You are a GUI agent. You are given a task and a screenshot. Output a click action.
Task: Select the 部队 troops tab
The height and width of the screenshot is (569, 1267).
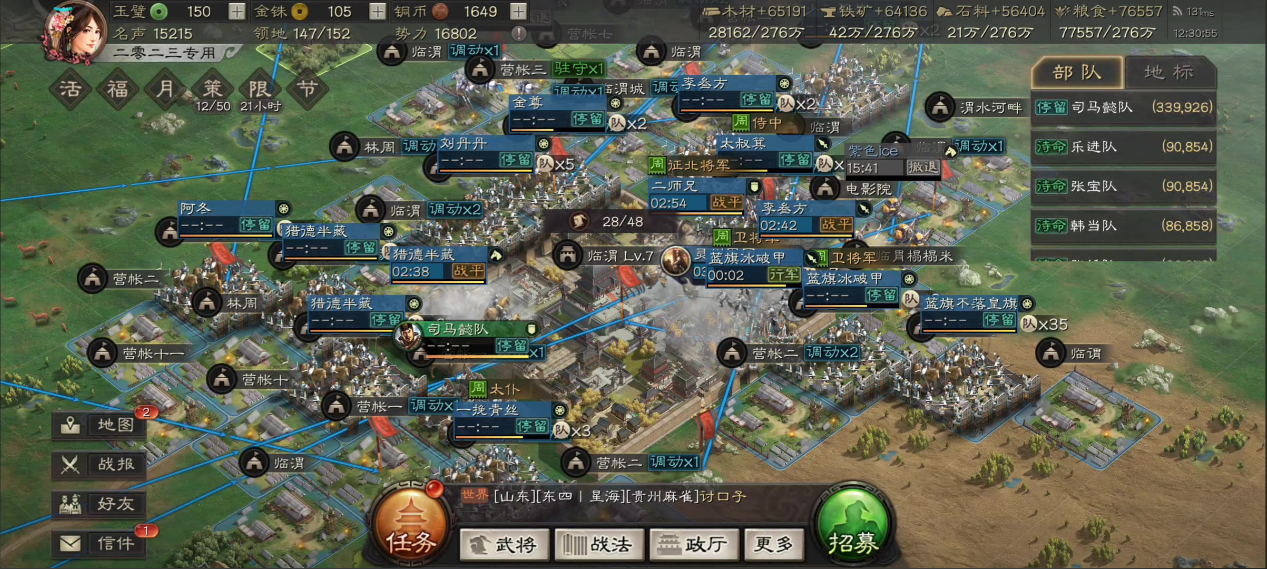click(x=1077, y=72)
